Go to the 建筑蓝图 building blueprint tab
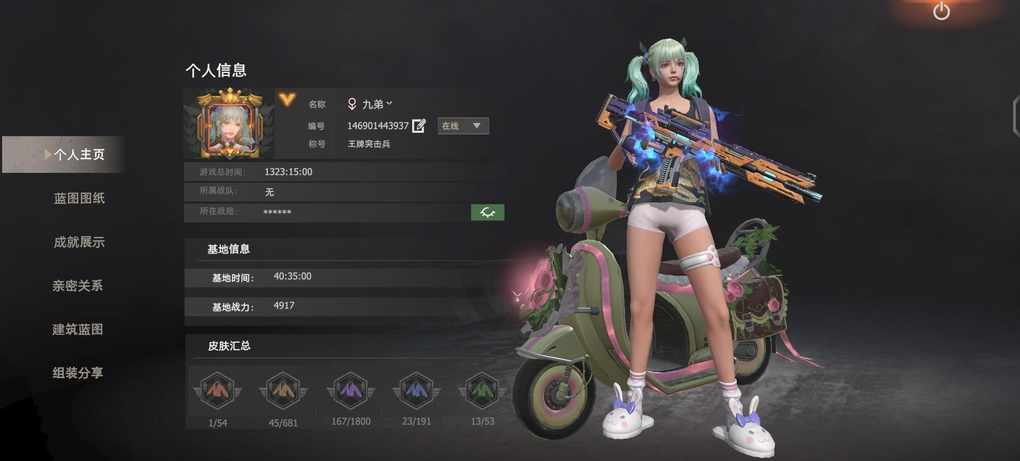This screenshot has height=461, width=1020. click(79, 329)
